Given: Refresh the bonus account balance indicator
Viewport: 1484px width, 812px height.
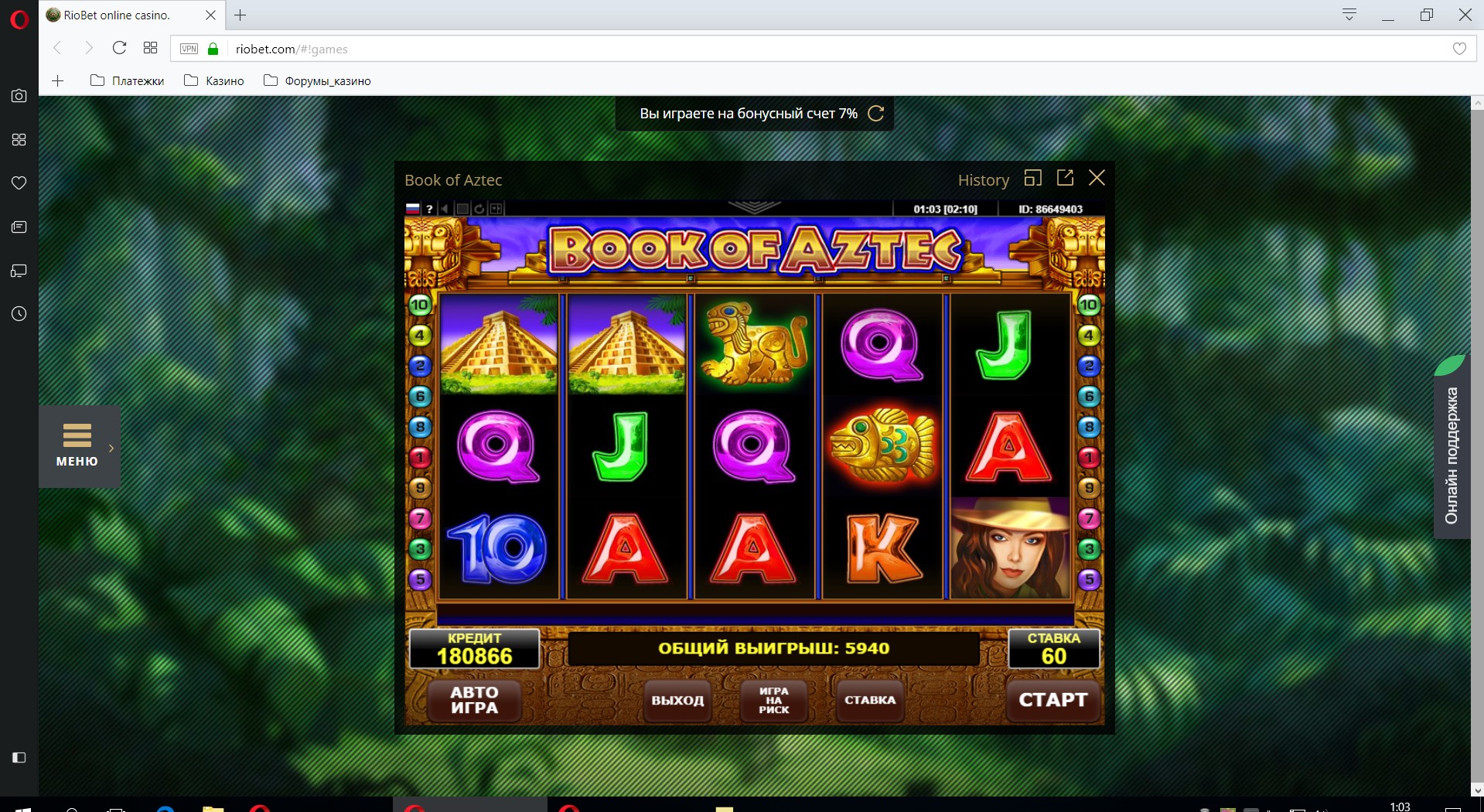Looking at the screenshot, I should tap(876, 114).
